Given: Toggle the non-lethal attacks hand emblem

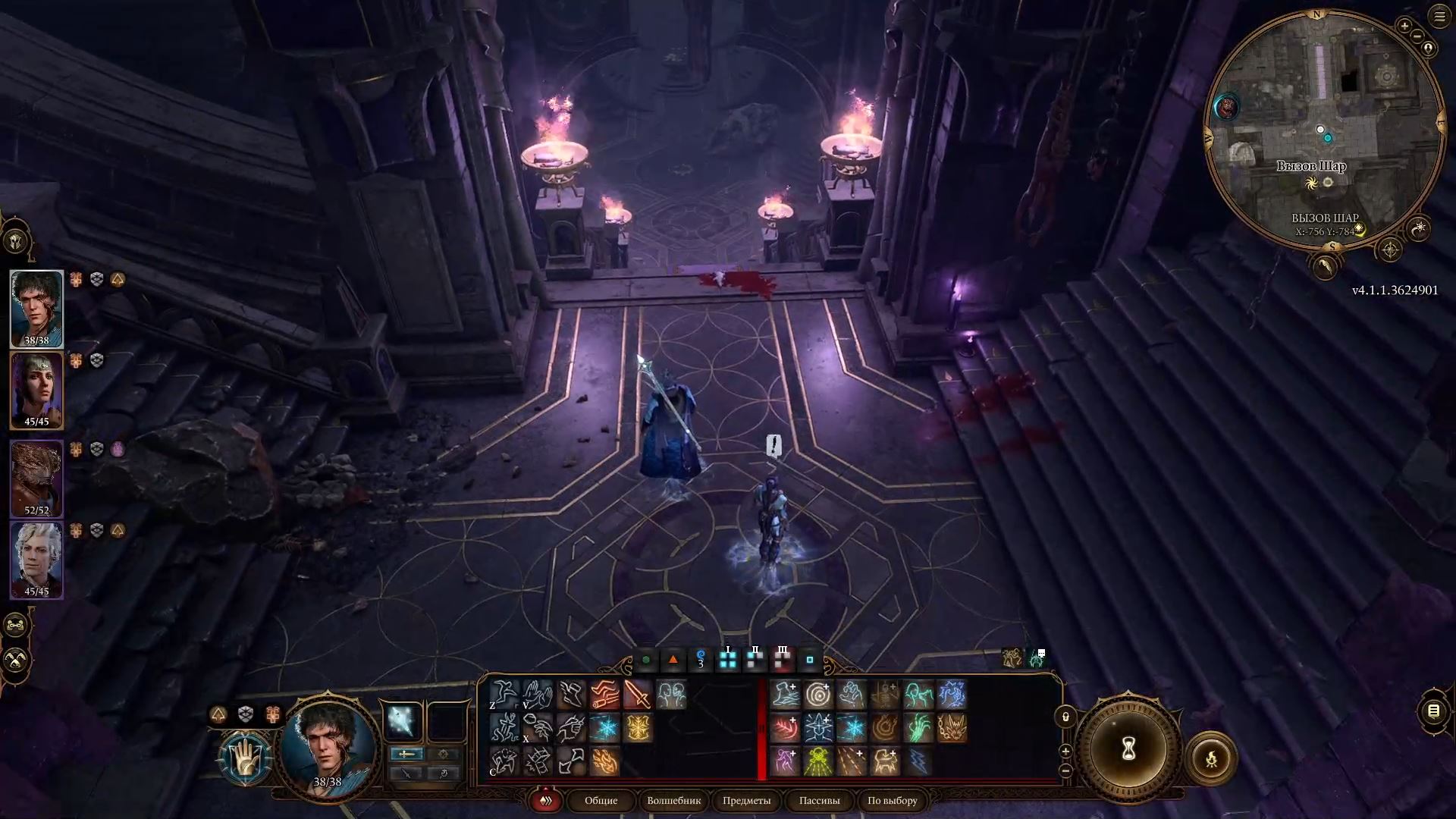Looking at the screenshot, I should pyautogui.click(x=246, y=758).
